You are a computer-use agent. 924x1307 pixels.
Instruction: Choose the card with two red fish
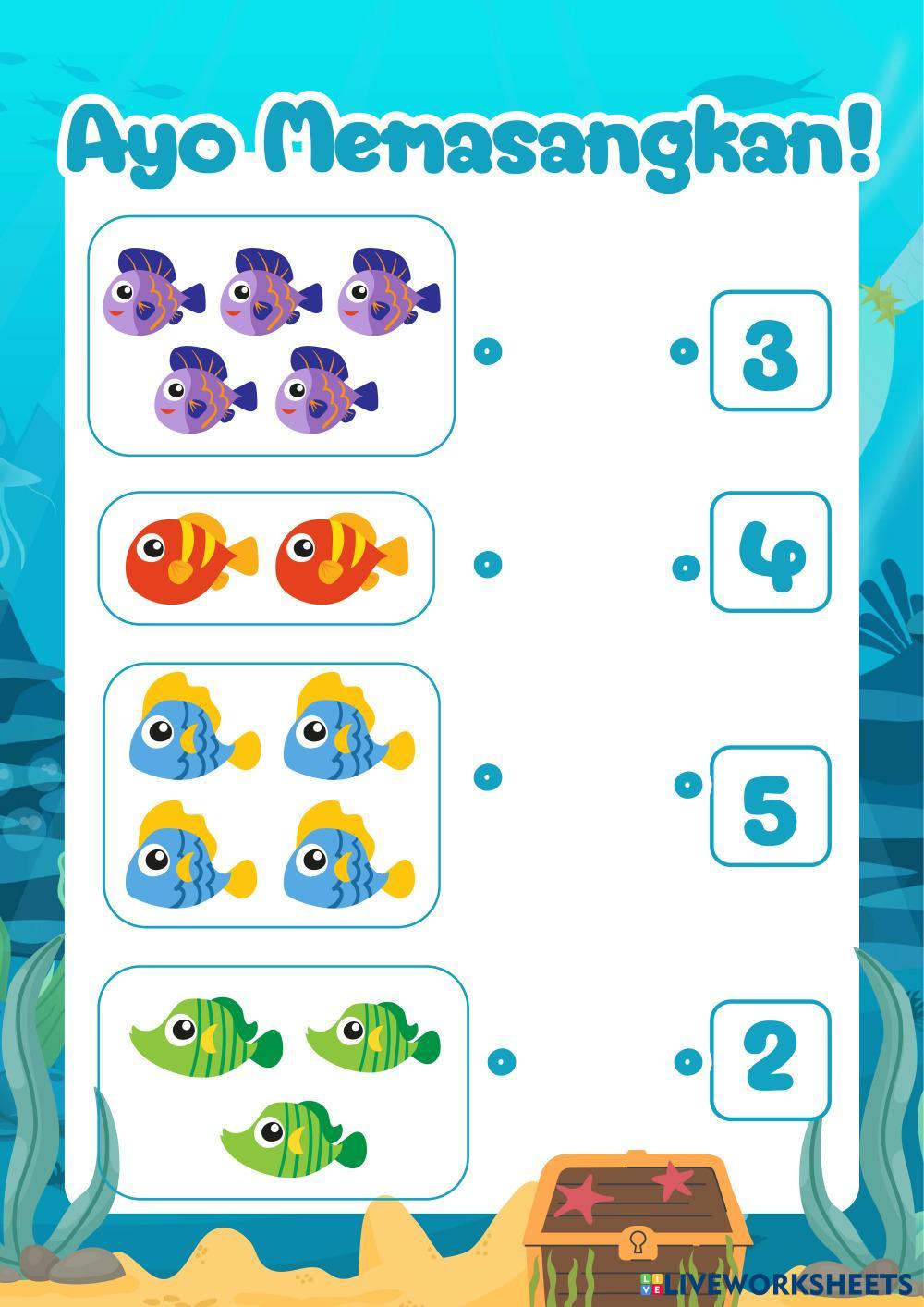coord(267,558)
